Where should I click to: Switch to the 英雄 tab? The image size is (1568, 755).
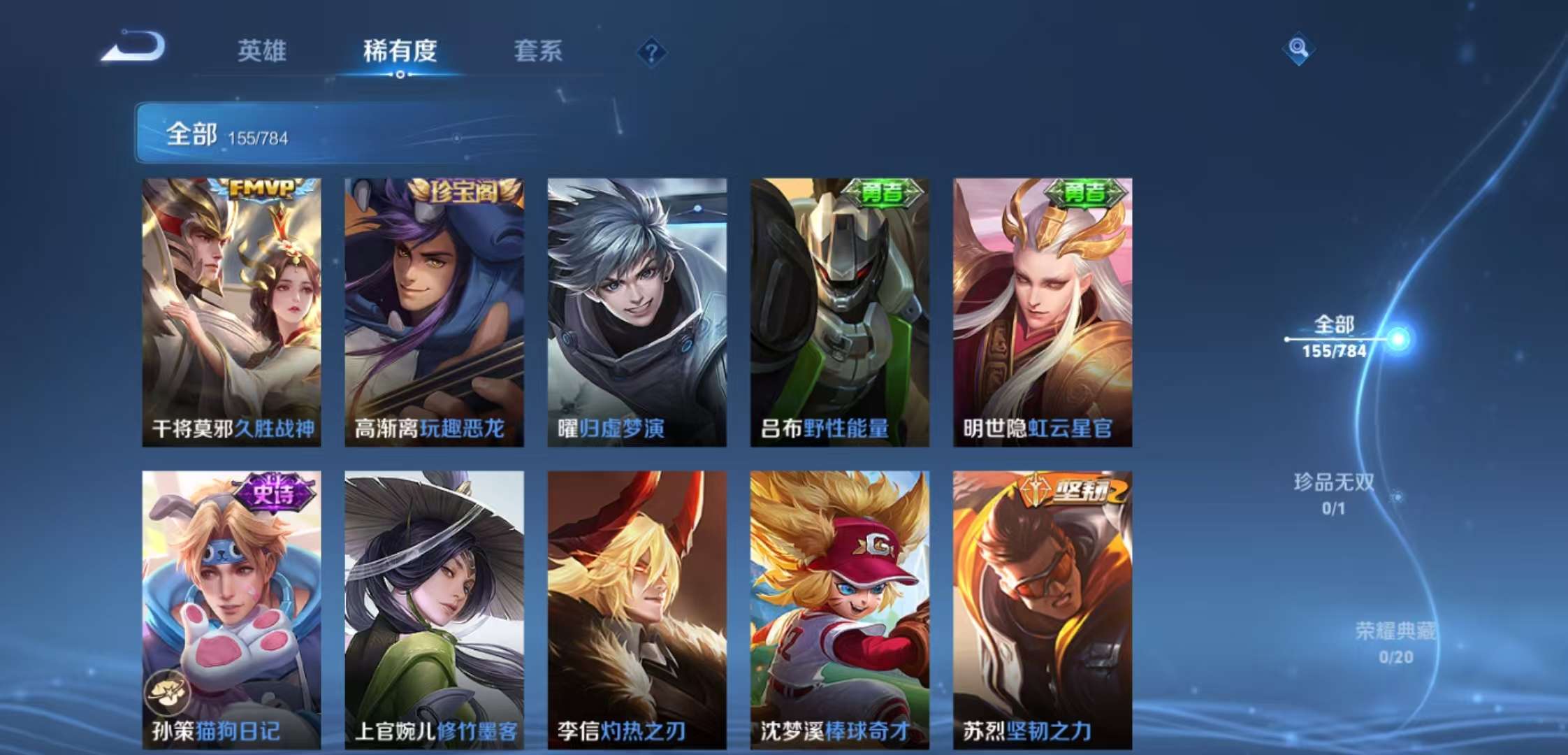click(x=263, y=52)
